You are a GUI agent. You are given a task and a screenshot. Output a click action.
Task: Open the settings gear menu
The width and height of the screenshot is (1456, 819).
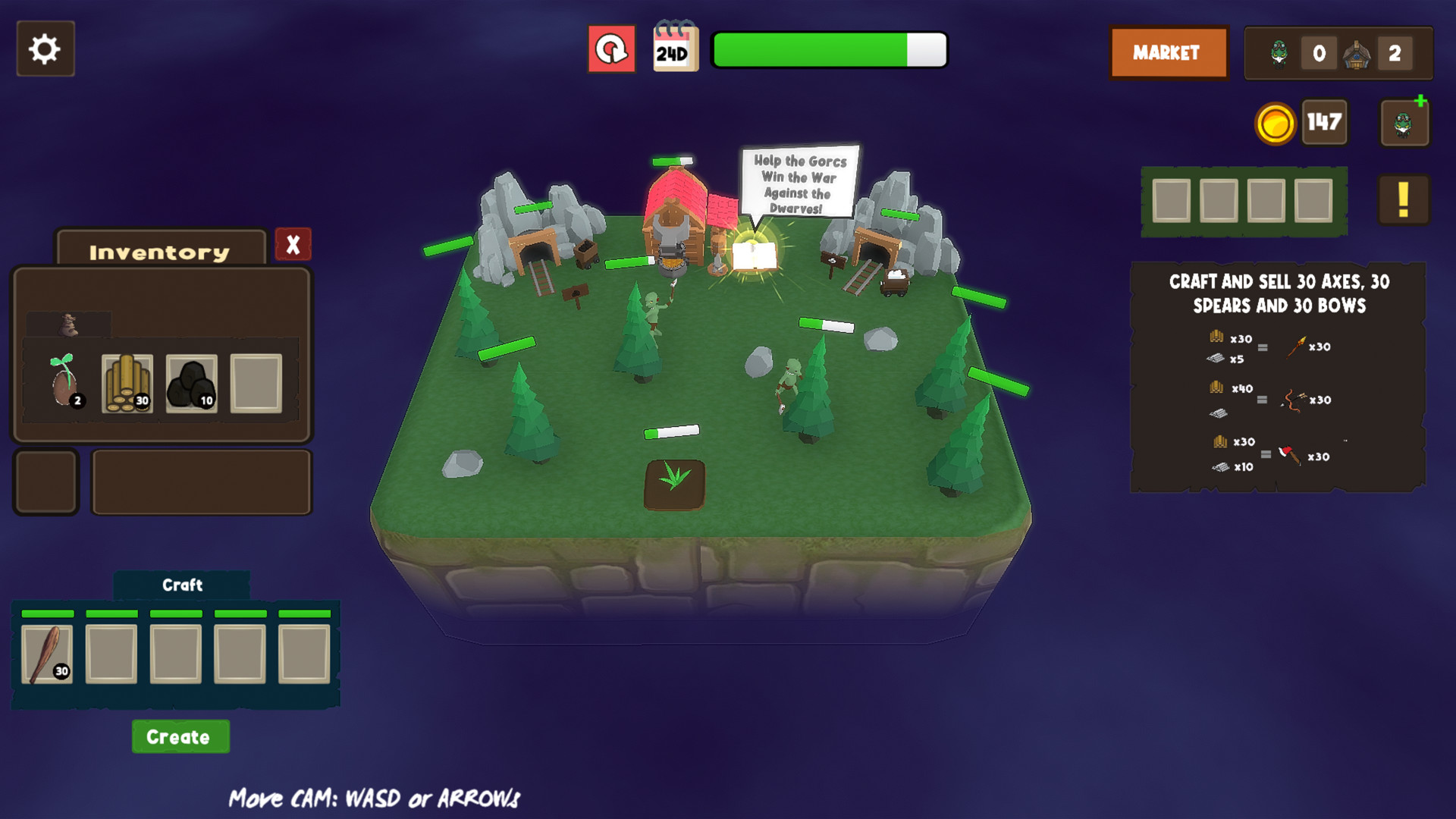click(x=44, y=49)
